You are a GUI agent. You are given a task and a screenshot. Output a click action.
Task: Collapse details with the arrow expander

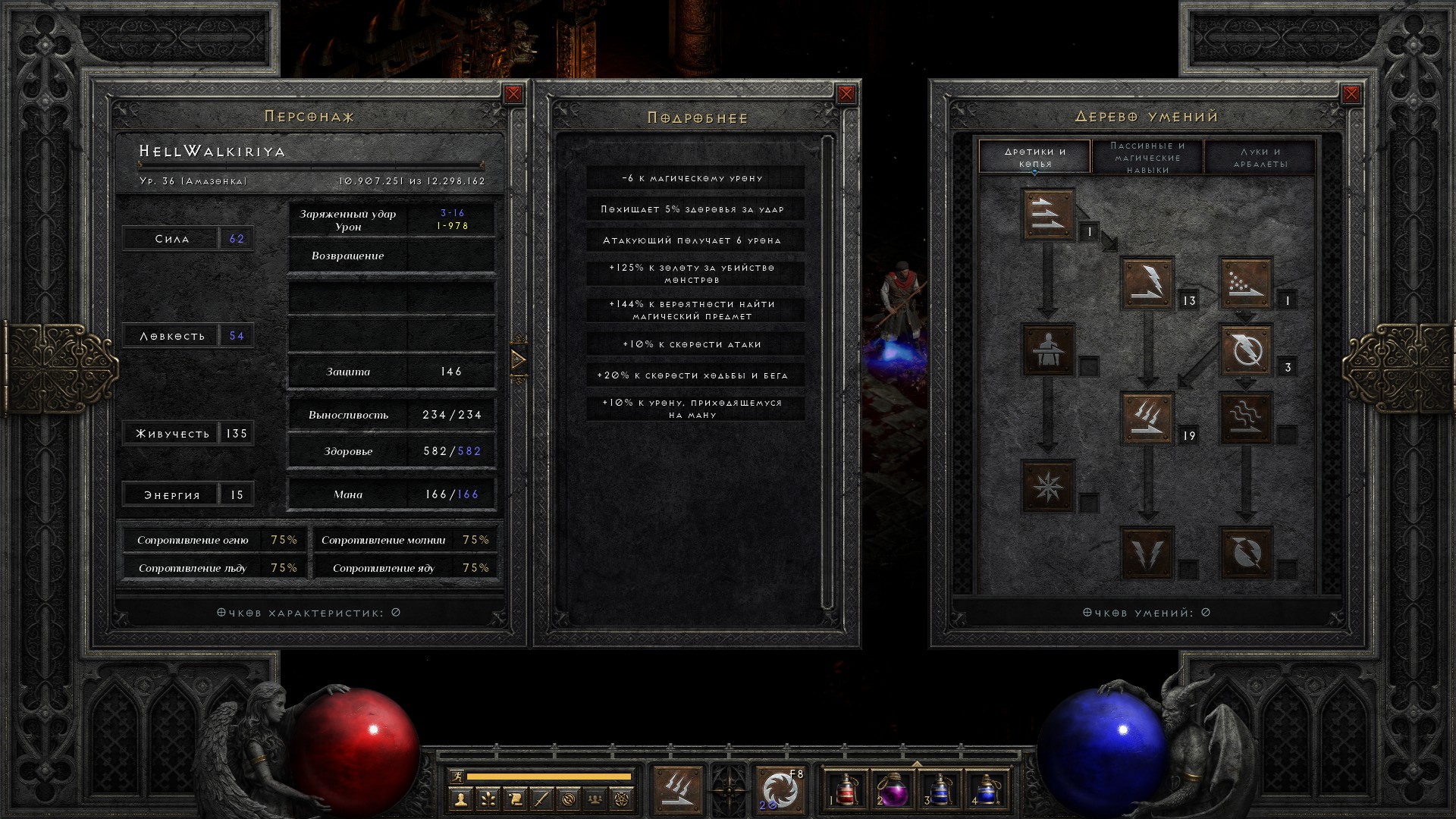click(x=519, y=359)
